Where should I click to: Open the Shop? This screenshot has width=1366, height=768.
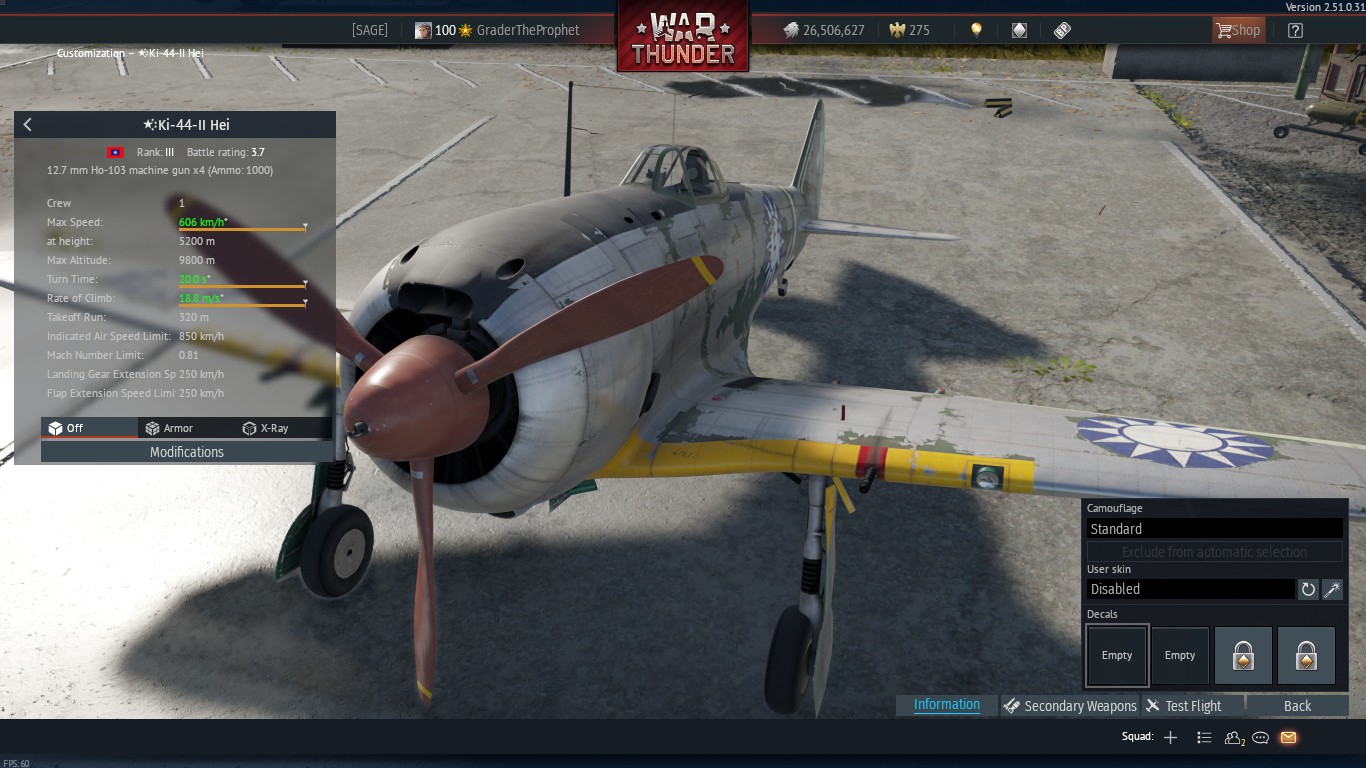(x=1238, y=30)
